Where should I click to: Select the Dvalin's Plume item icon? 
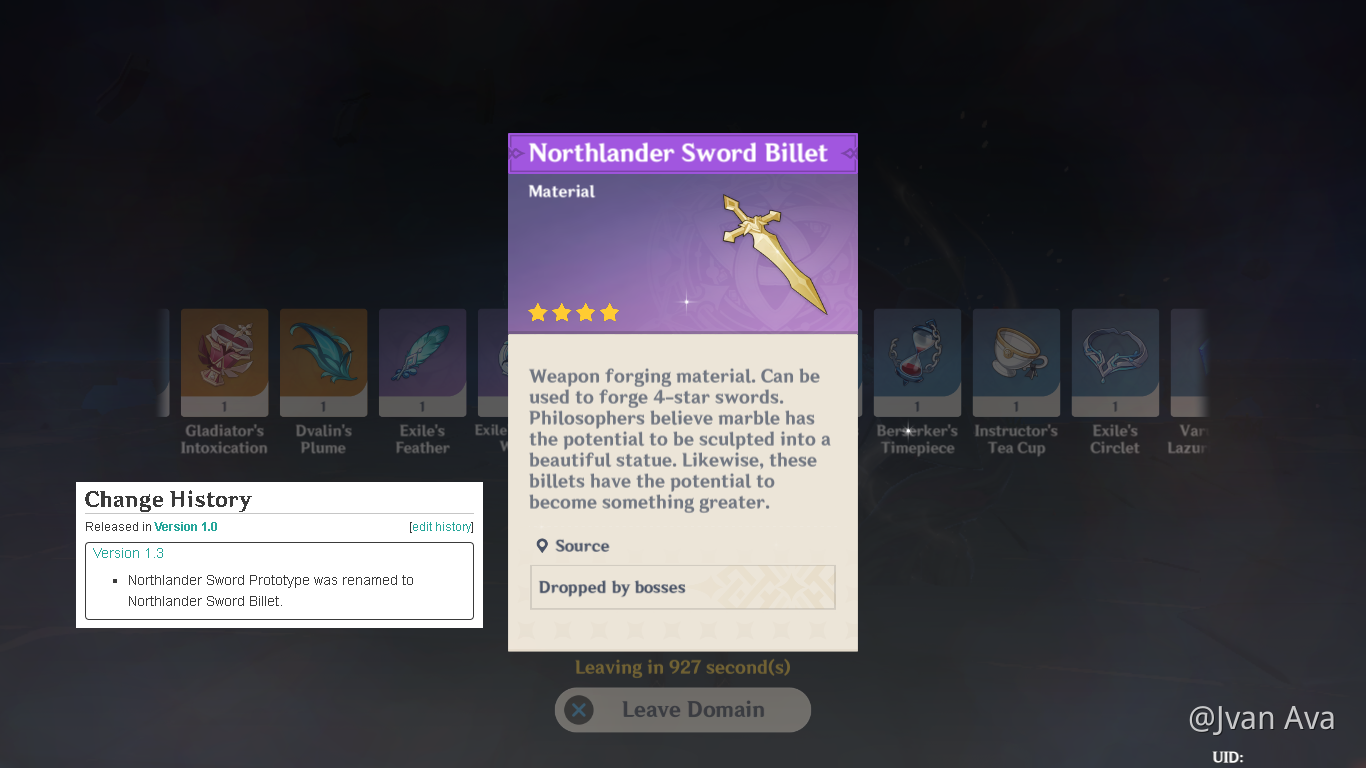pyautogui.click(x=323, y=361)
